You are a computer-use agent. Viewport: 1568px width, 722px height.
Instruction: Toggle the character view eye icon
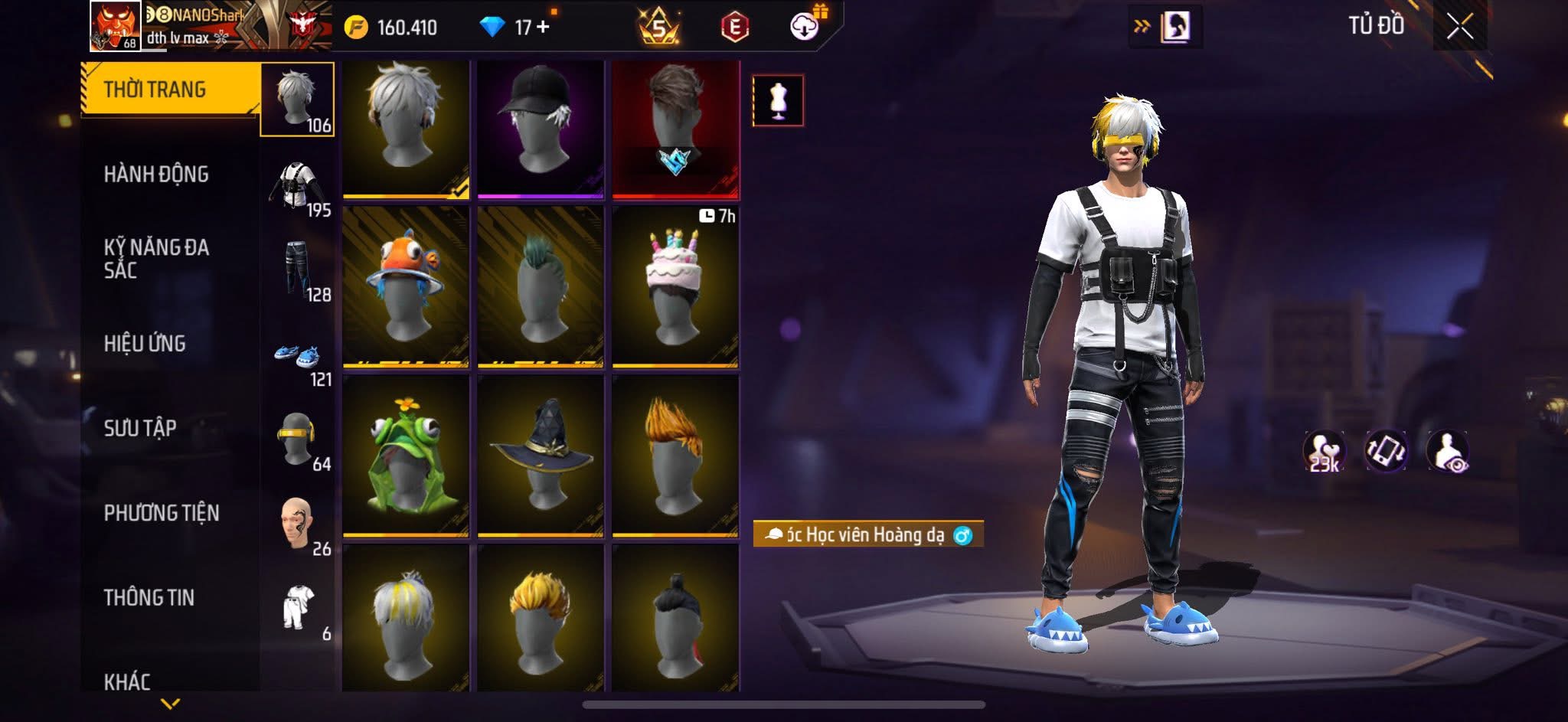click(x=1447, y=452)
